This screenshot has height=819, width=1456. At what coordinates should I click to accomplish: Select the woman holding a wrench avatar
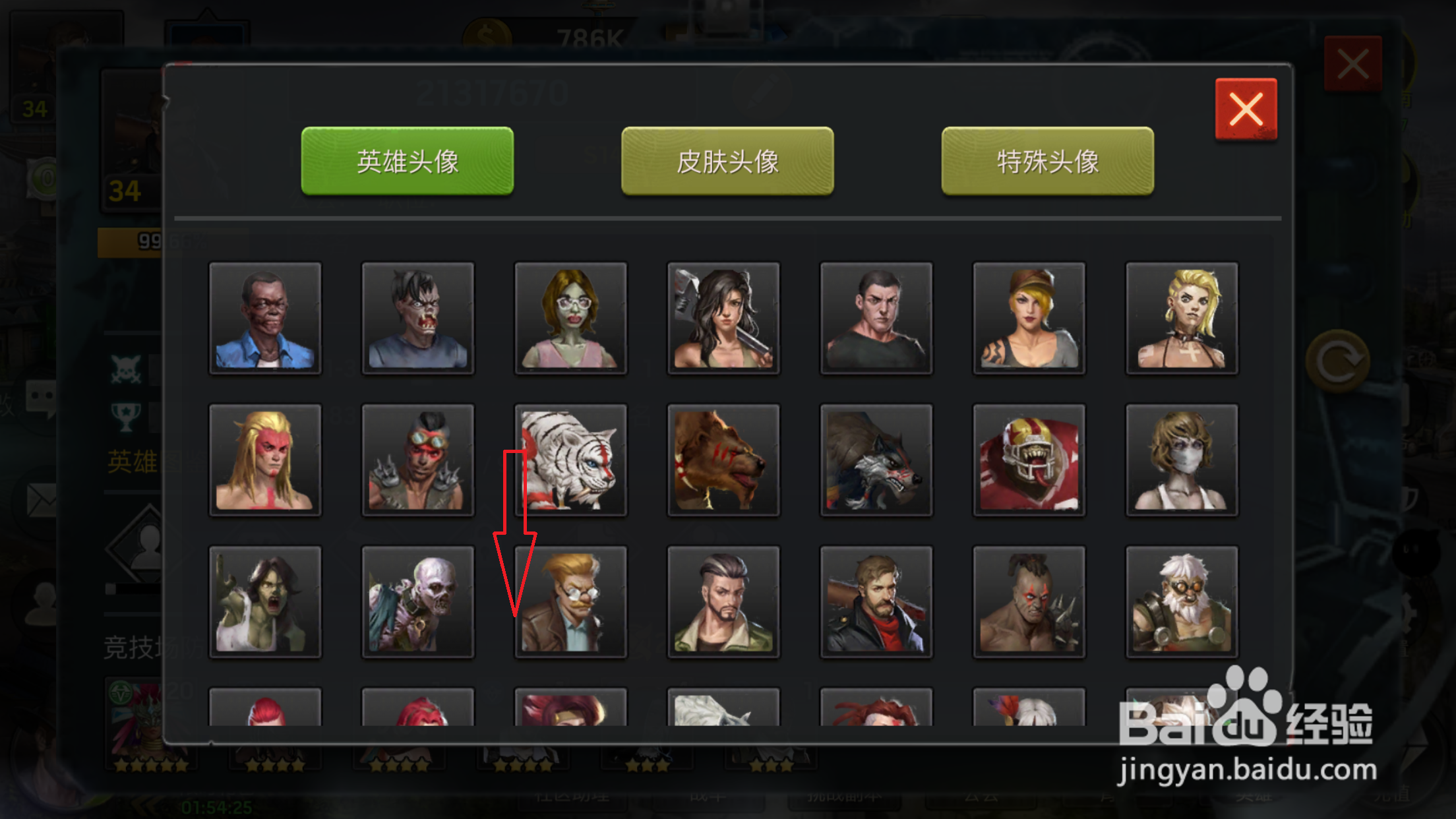[723, 319]
